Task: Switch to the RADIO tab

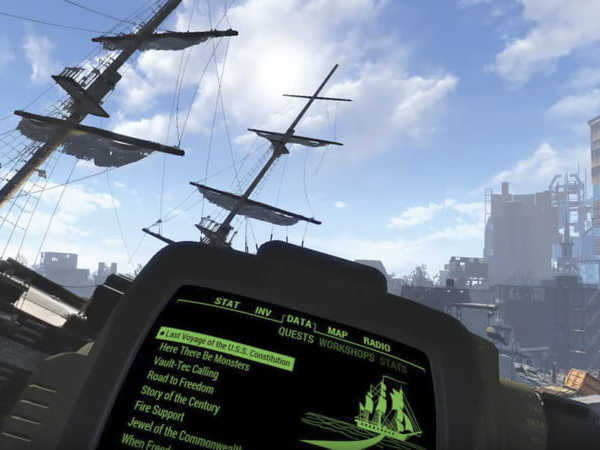Action: coord(376,344)
